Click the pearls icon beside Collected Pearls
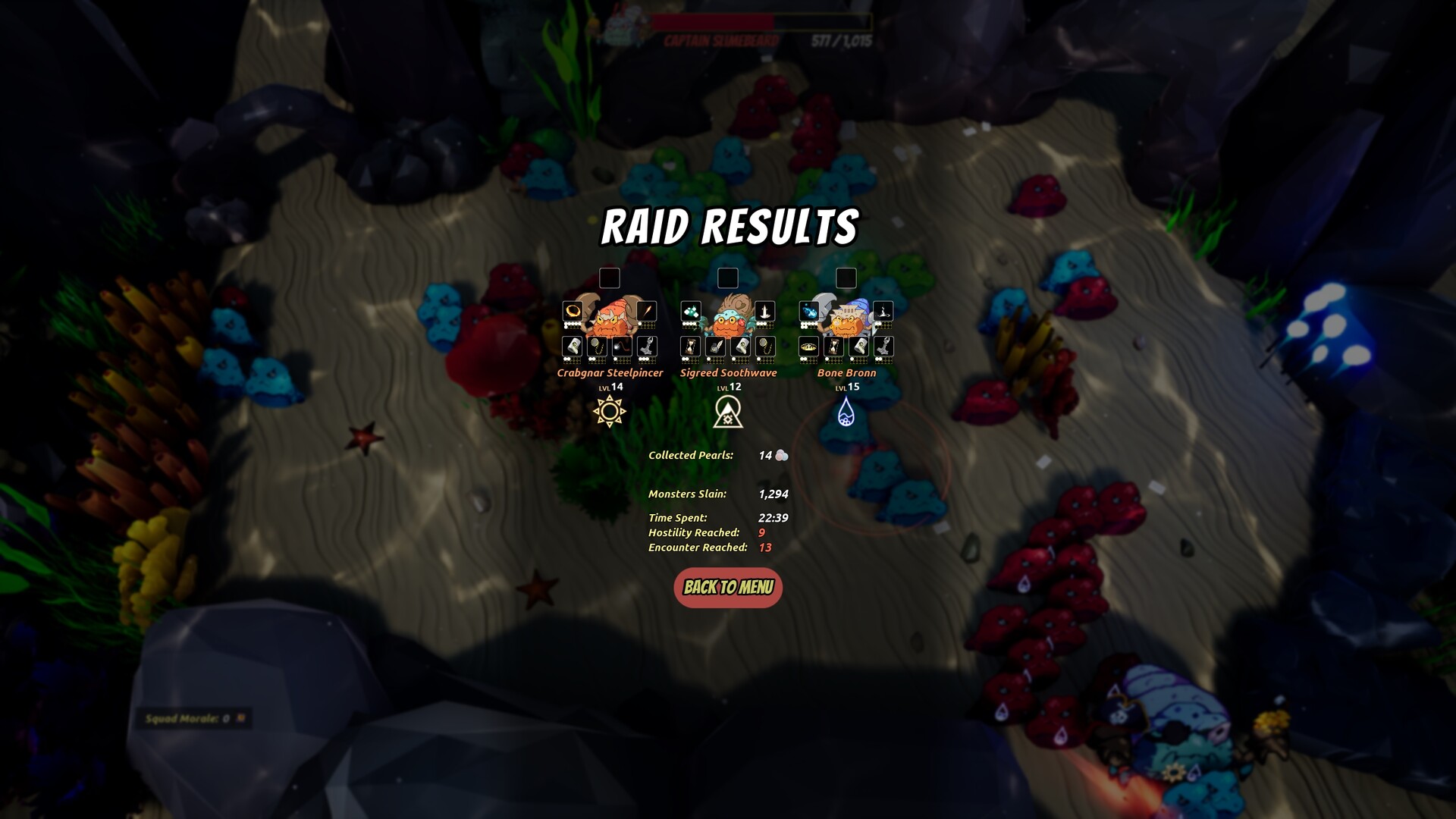This screenshot has width=1456, height=819. coord(781,456)
